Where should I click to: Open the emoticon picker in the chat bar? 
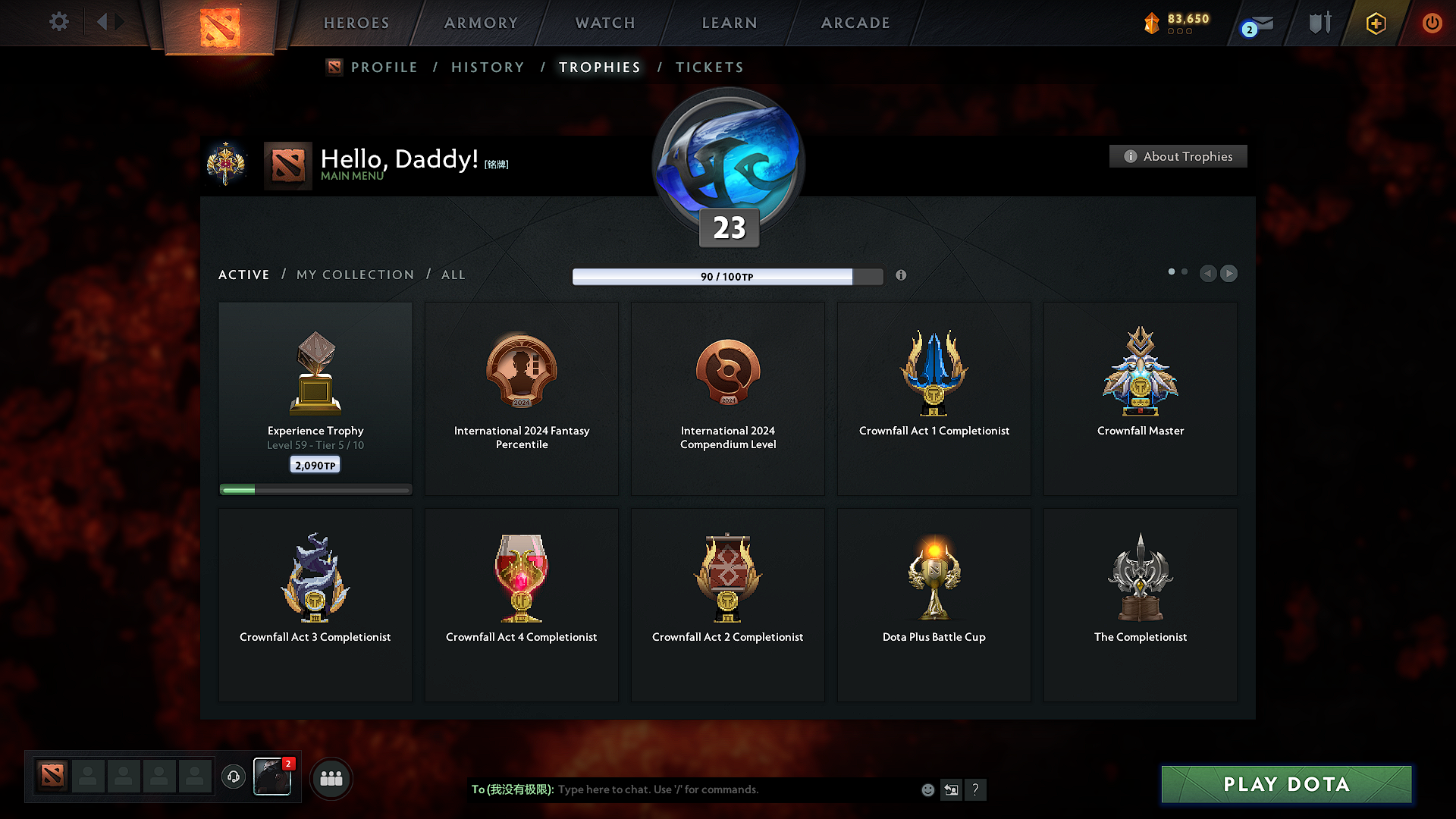927,789
